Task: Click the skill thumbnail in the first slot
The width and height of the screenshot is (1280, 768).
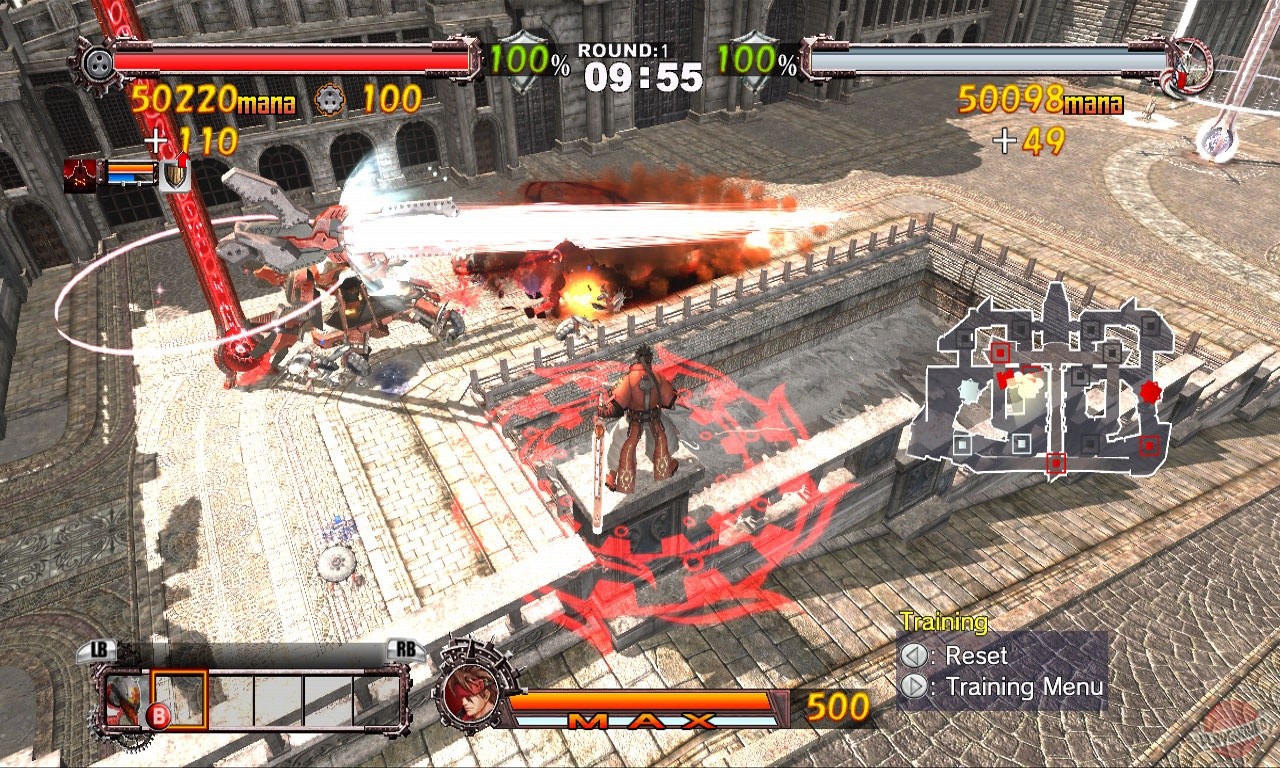Action: [126, 697]
